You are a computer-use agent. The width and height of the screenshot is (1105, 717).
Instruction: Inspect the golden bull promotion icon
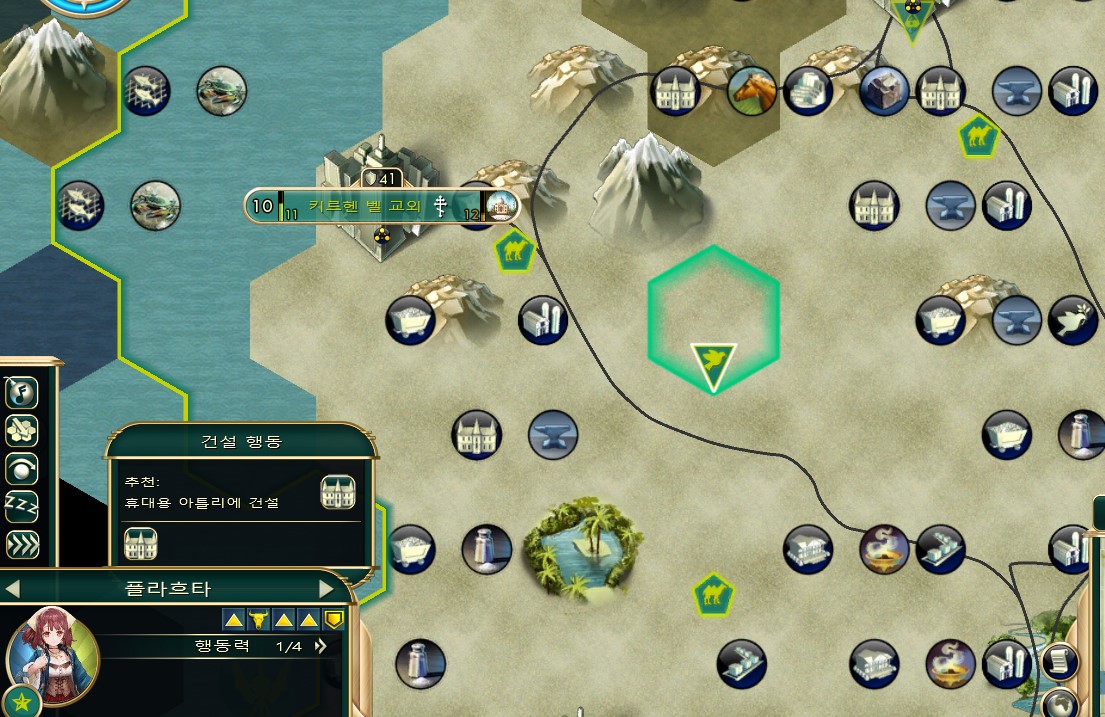(258, 620)
